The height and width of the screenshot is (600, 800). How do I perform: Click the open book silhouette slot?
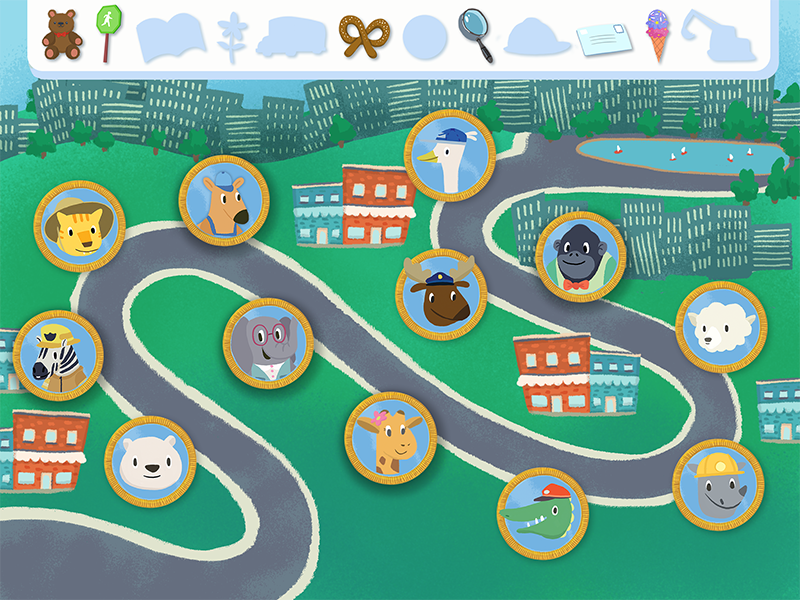(170, 37)
